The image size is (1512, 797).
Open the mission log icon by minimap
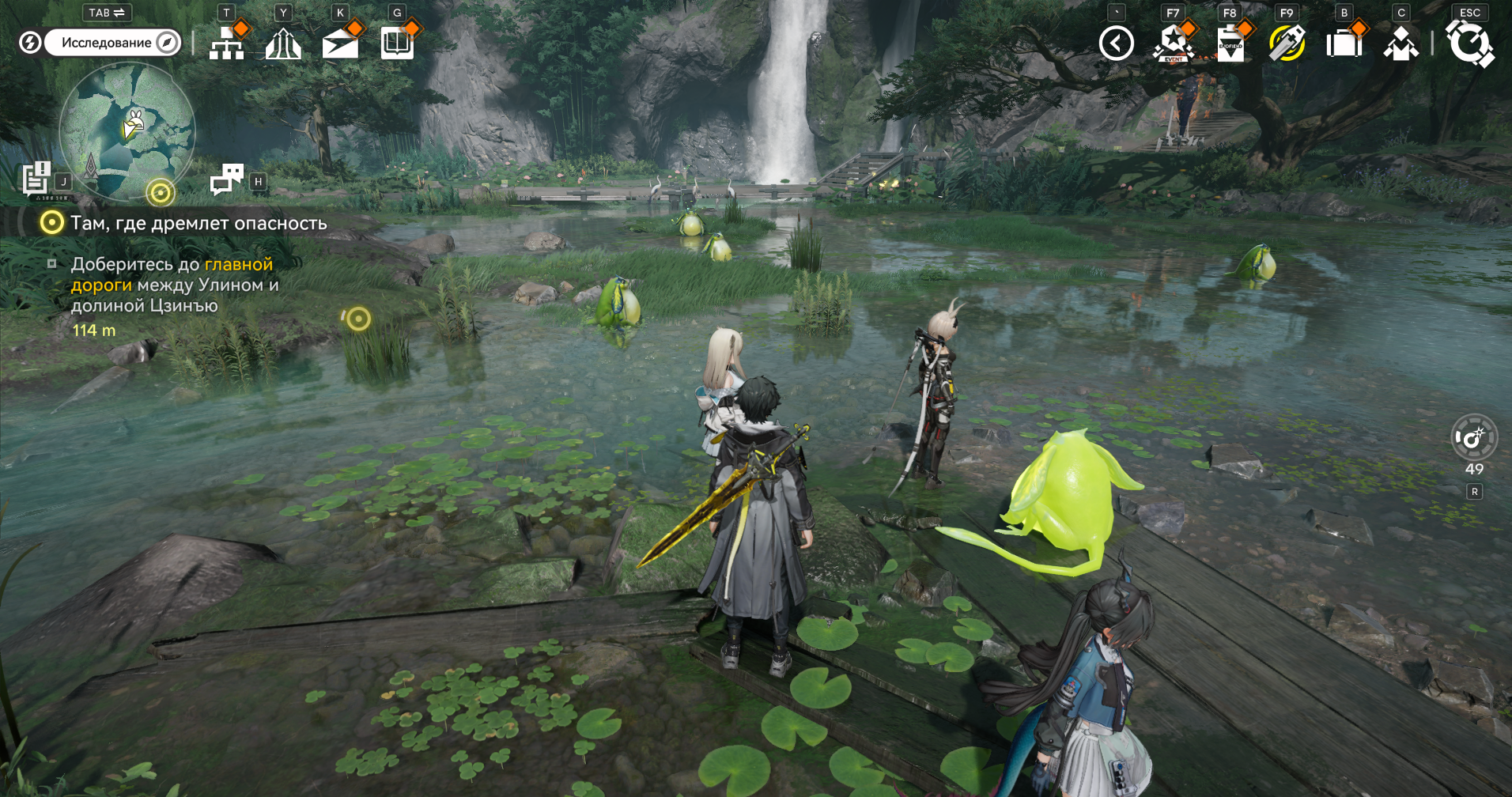(x=36, y=179)
